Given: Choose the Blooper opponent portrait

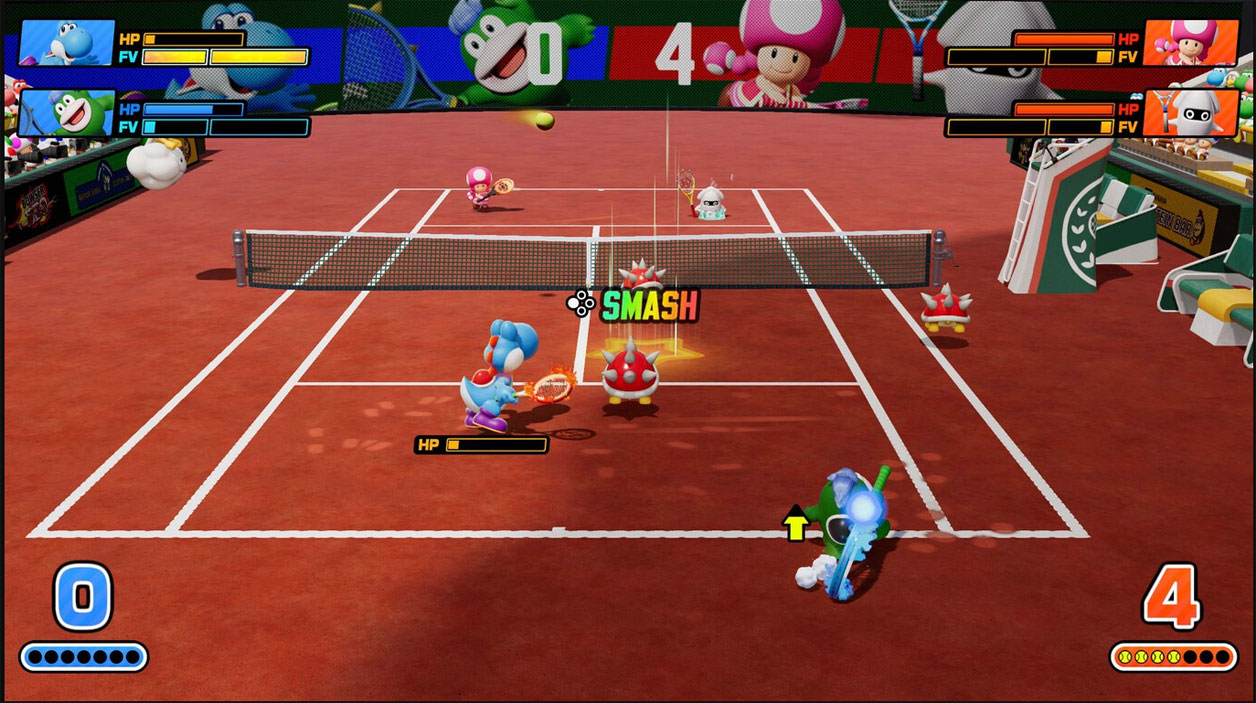Looking at the screenshot, I should point(1190,113).
